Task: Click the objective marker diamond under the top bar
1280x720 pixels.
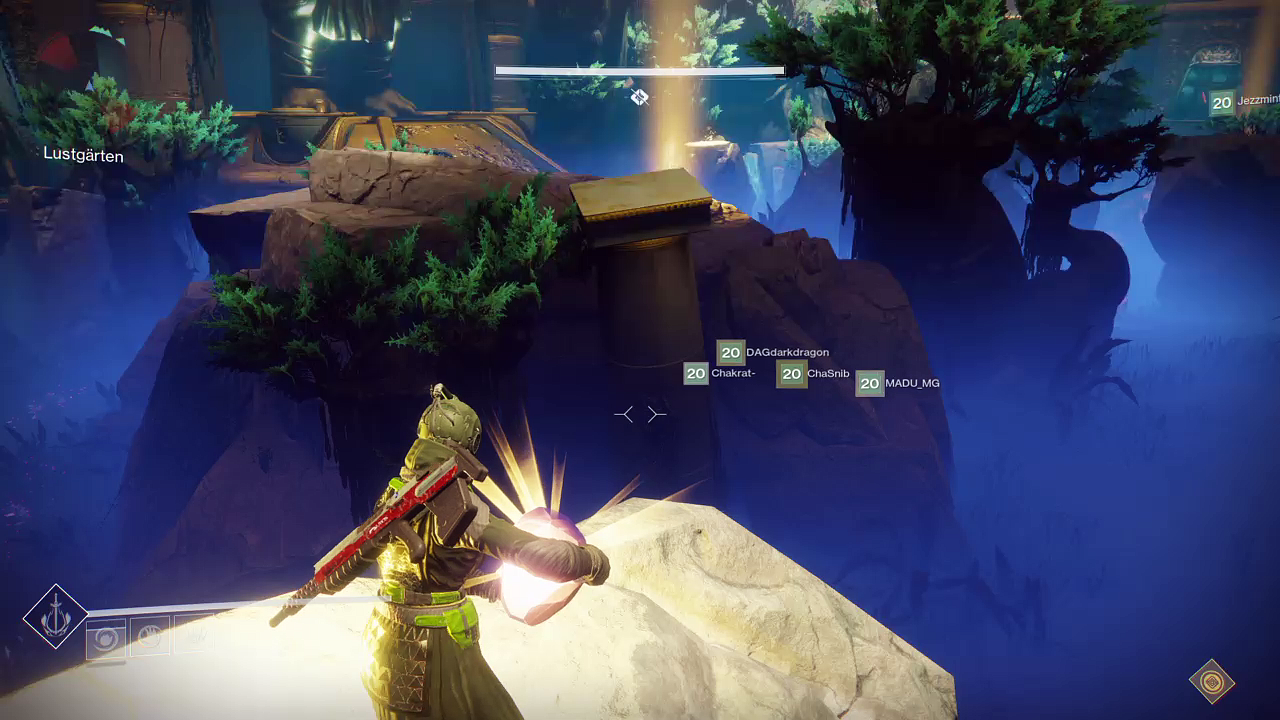Action: [639, 96]
